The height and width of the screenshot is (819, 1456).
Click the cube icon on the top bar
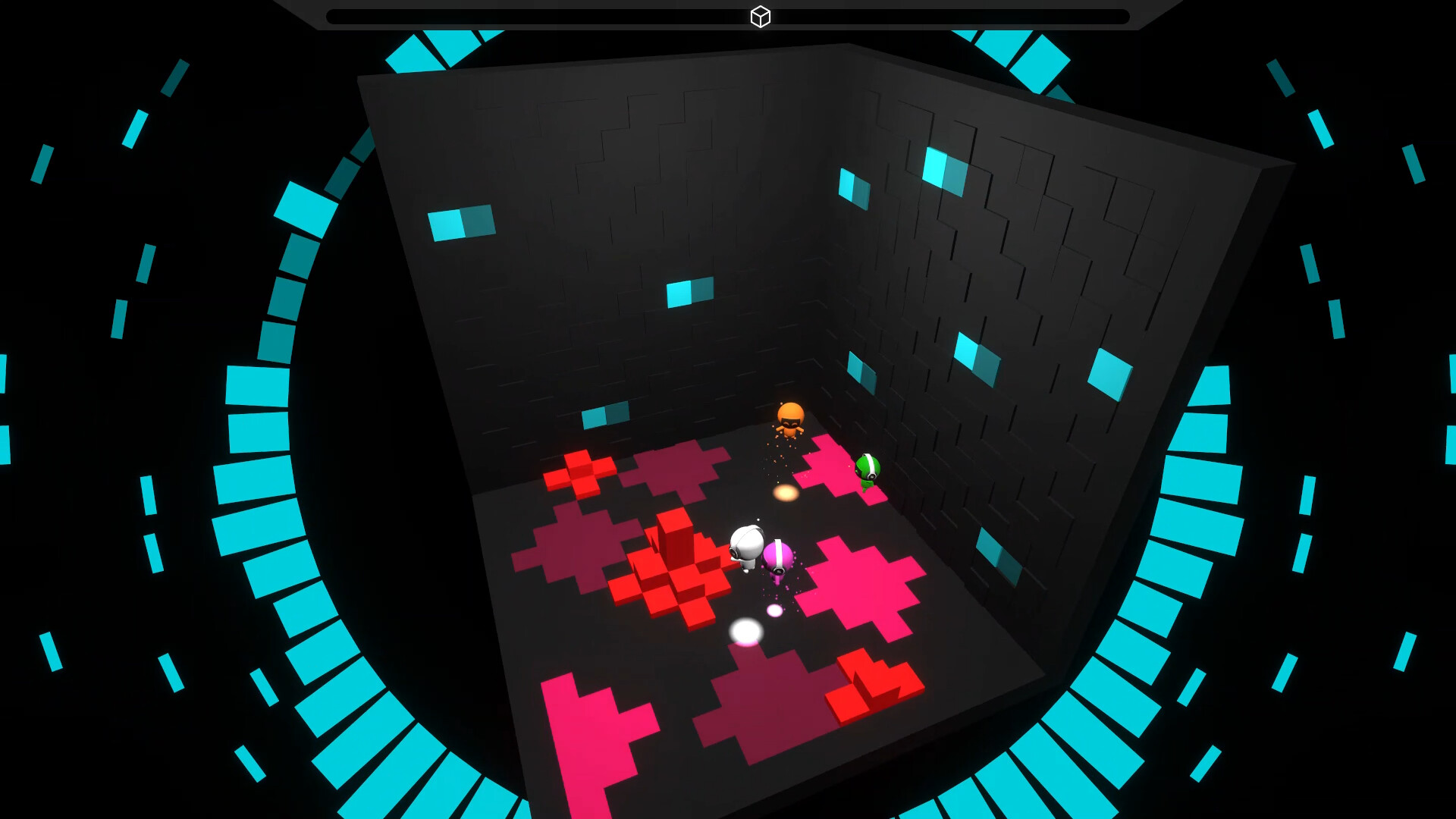[759, 15]
